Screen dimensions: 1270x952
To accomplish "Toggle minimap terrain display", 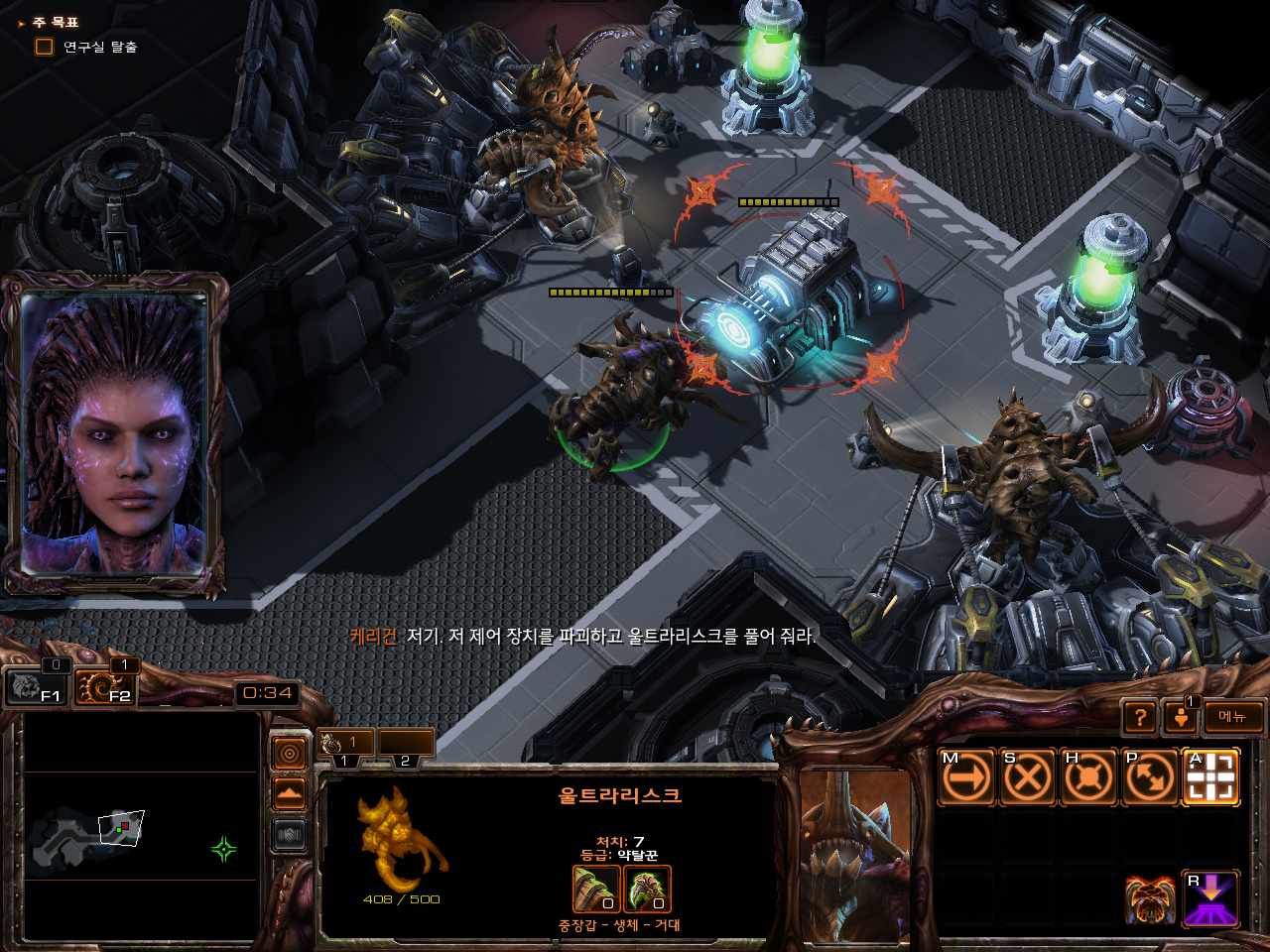I will (x=289, y=795).
